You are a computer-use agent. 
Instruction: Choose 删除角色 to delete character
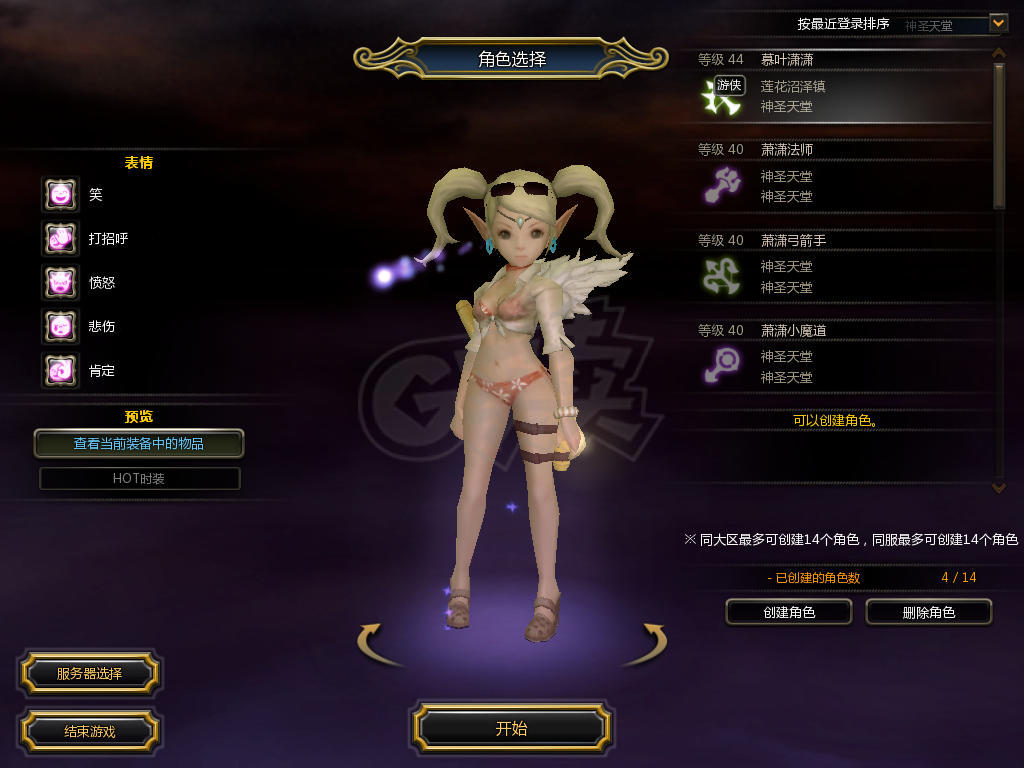click(928, 612)
